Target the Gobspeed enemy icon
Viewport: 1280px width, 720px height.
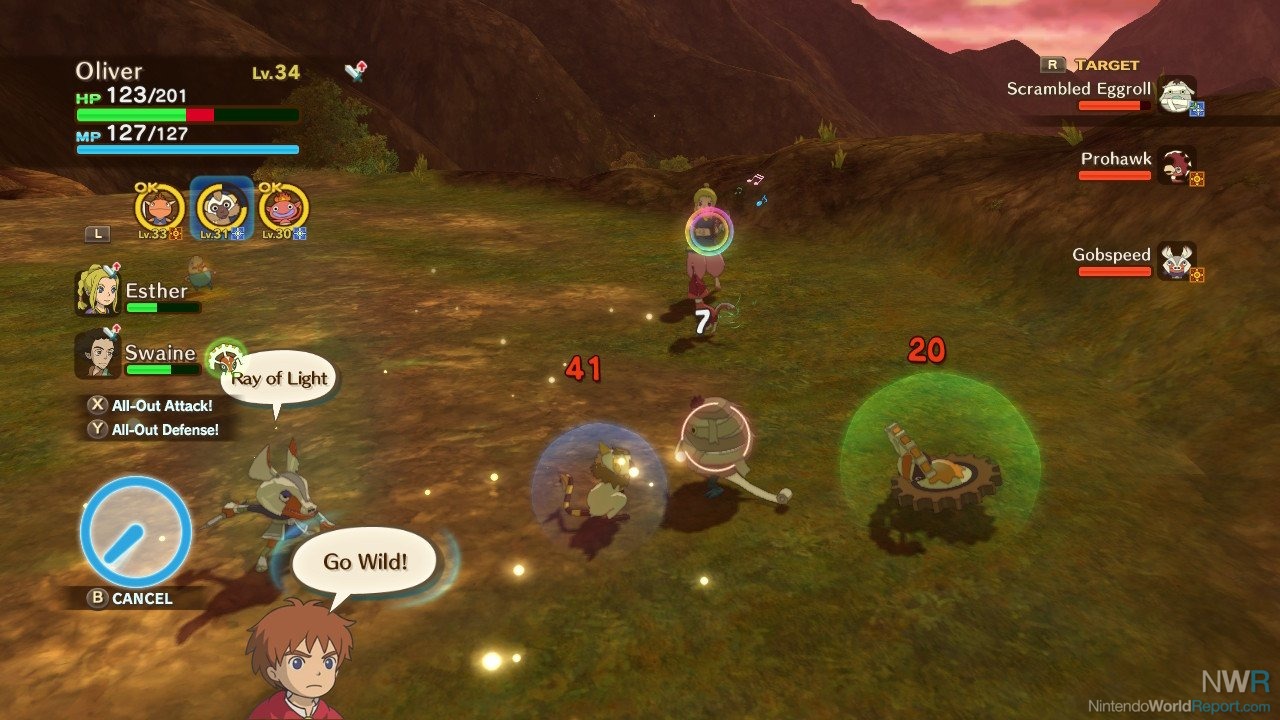[1176, 261]
